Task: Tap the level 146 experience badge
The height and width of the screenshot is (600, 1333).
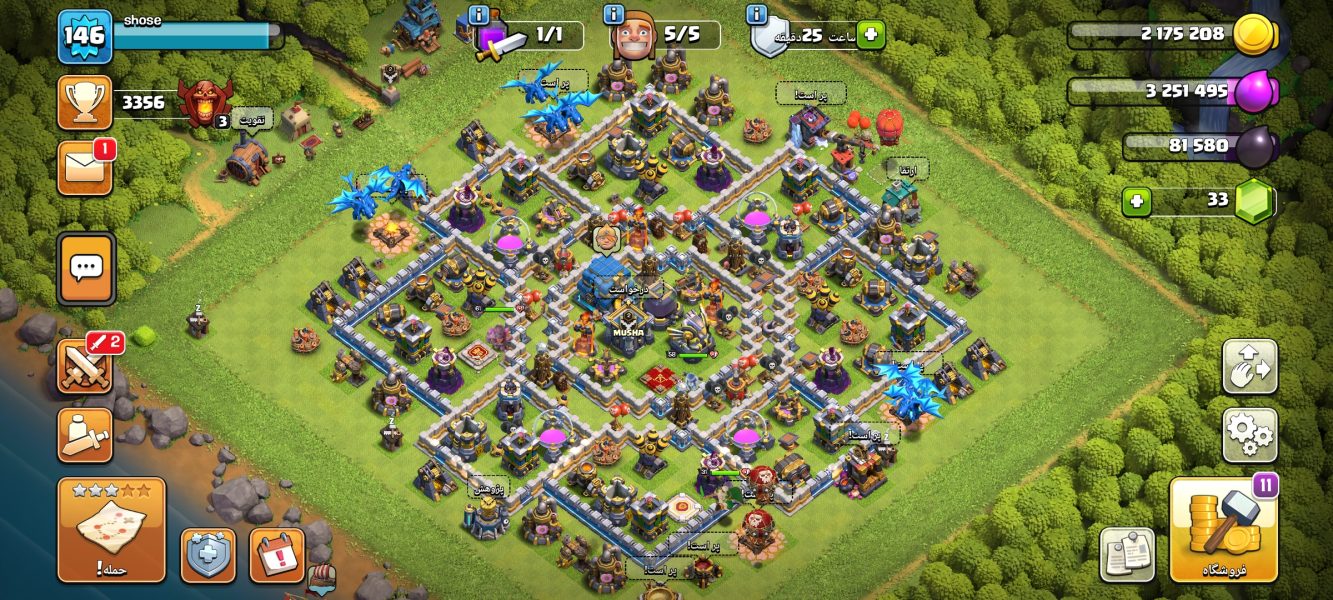Action: (84, 36)
